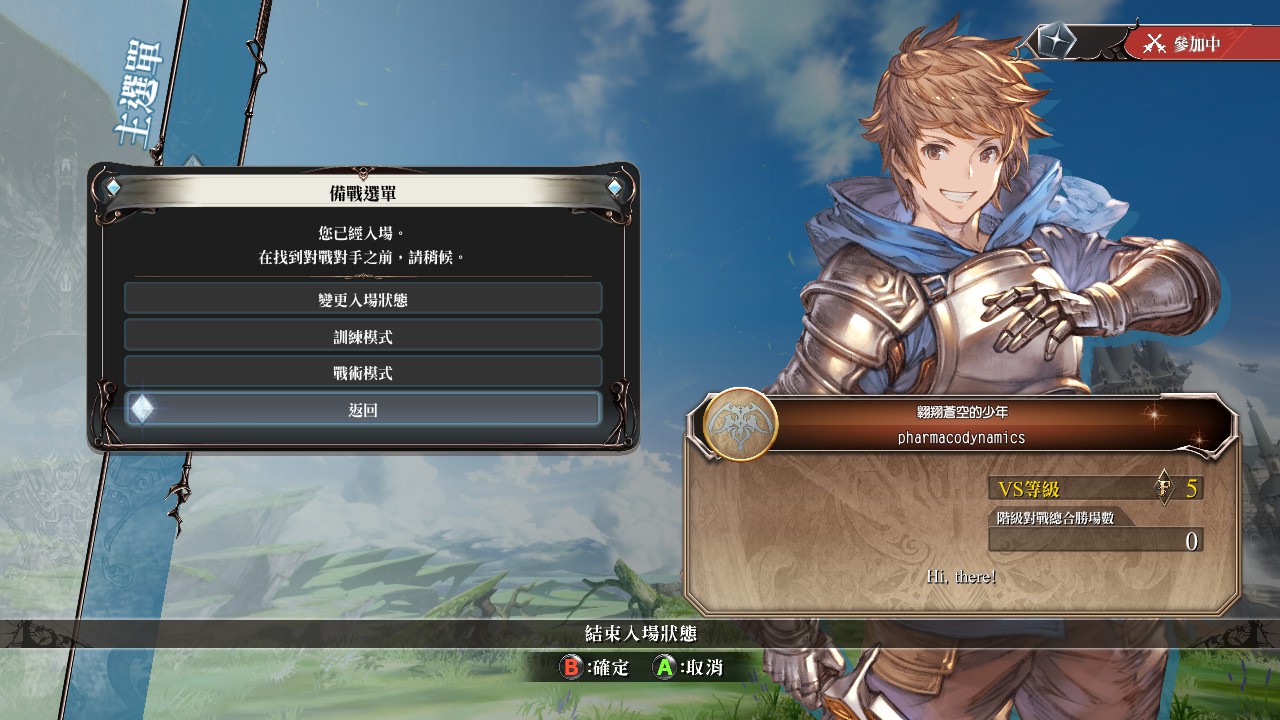
Task: Select 返回 to go back
Action: coord(363,409)
